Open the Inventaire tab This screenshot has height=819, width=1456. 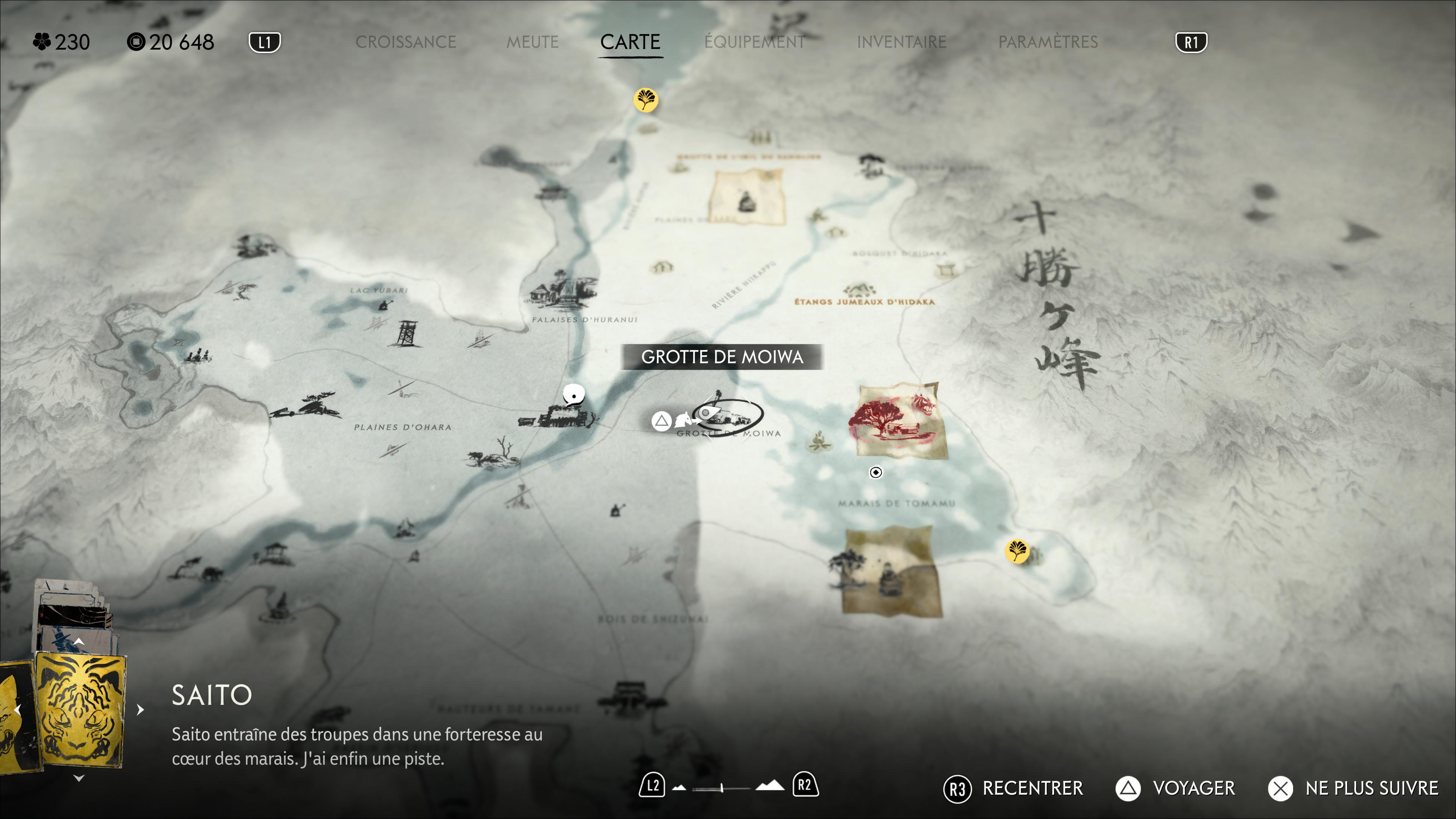coord(901,42)
